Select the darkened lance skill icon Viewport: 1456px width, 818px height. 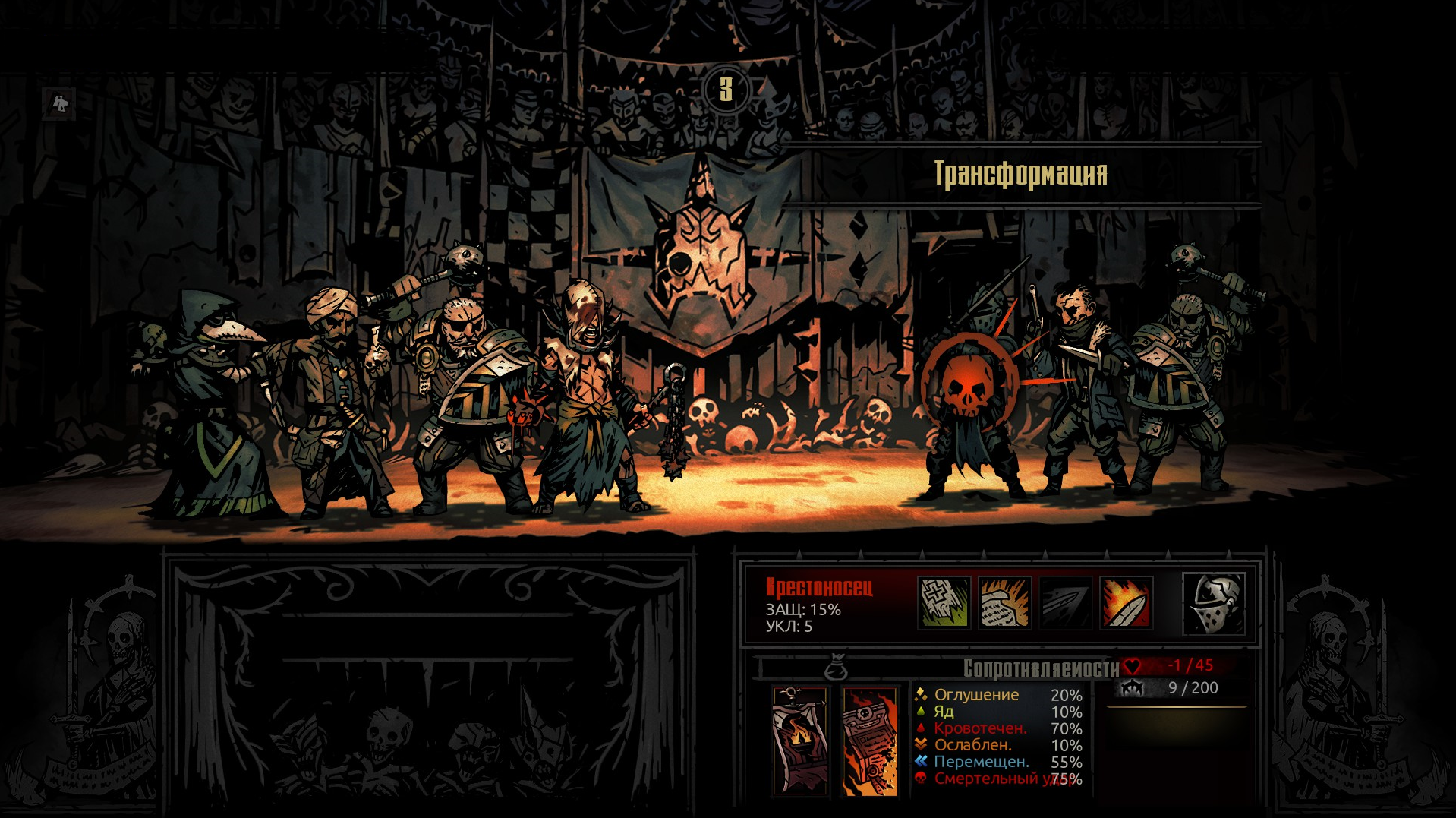1065,602
